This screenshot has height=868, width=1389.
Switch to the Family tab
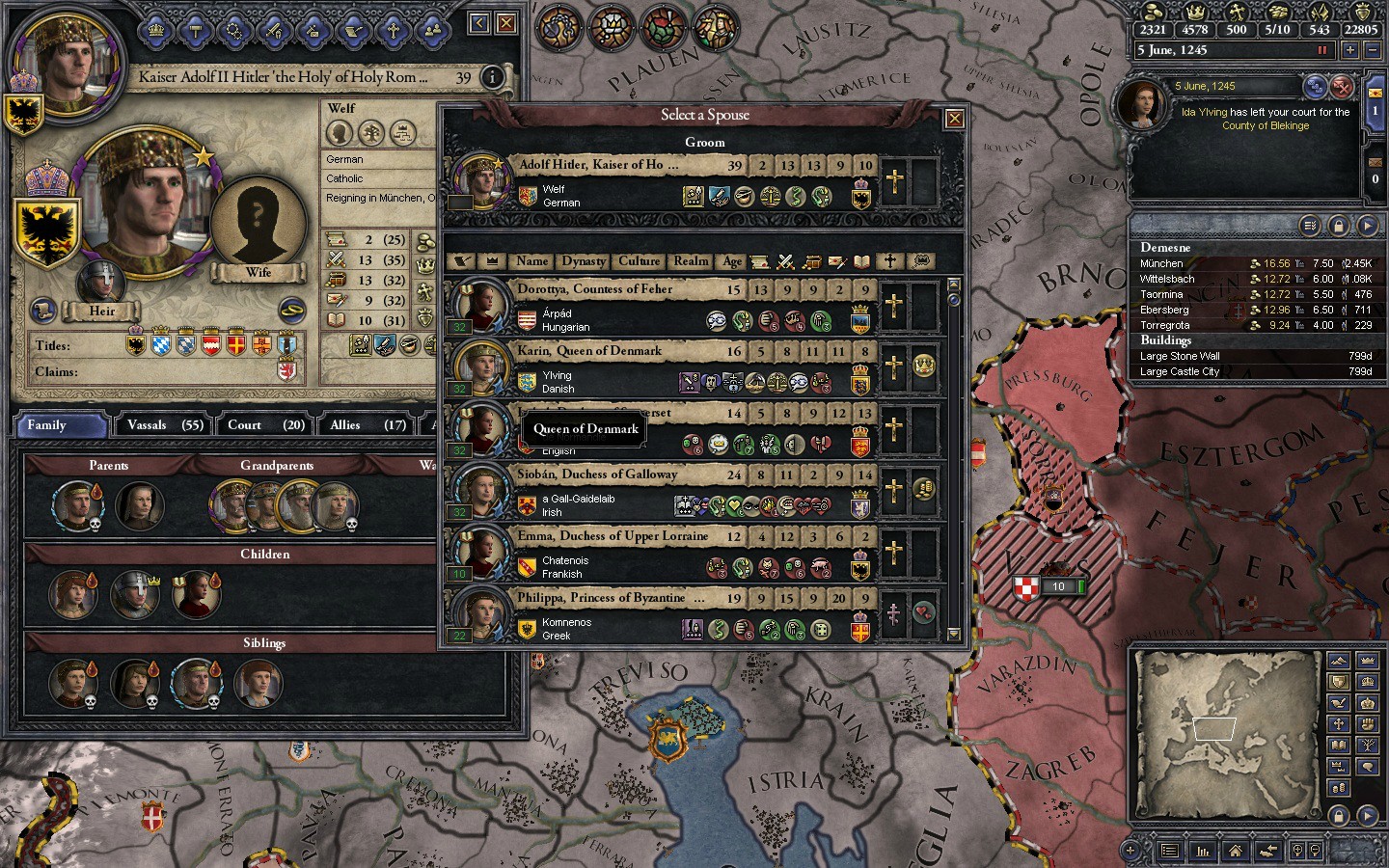pyautogui.click(x=60, y=425)
